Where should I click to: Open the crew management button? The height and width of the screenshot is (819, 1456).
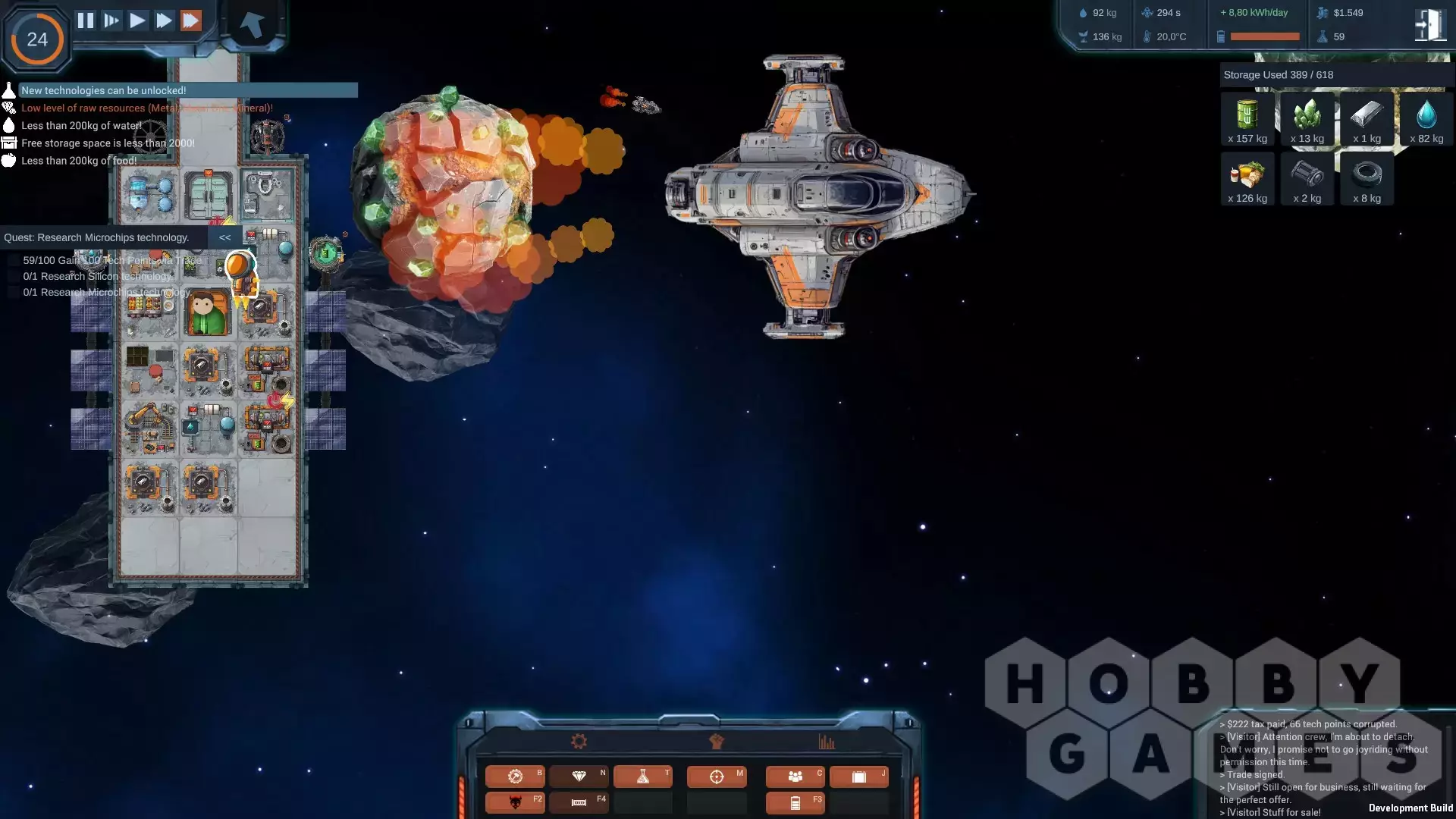pos(795,777)
